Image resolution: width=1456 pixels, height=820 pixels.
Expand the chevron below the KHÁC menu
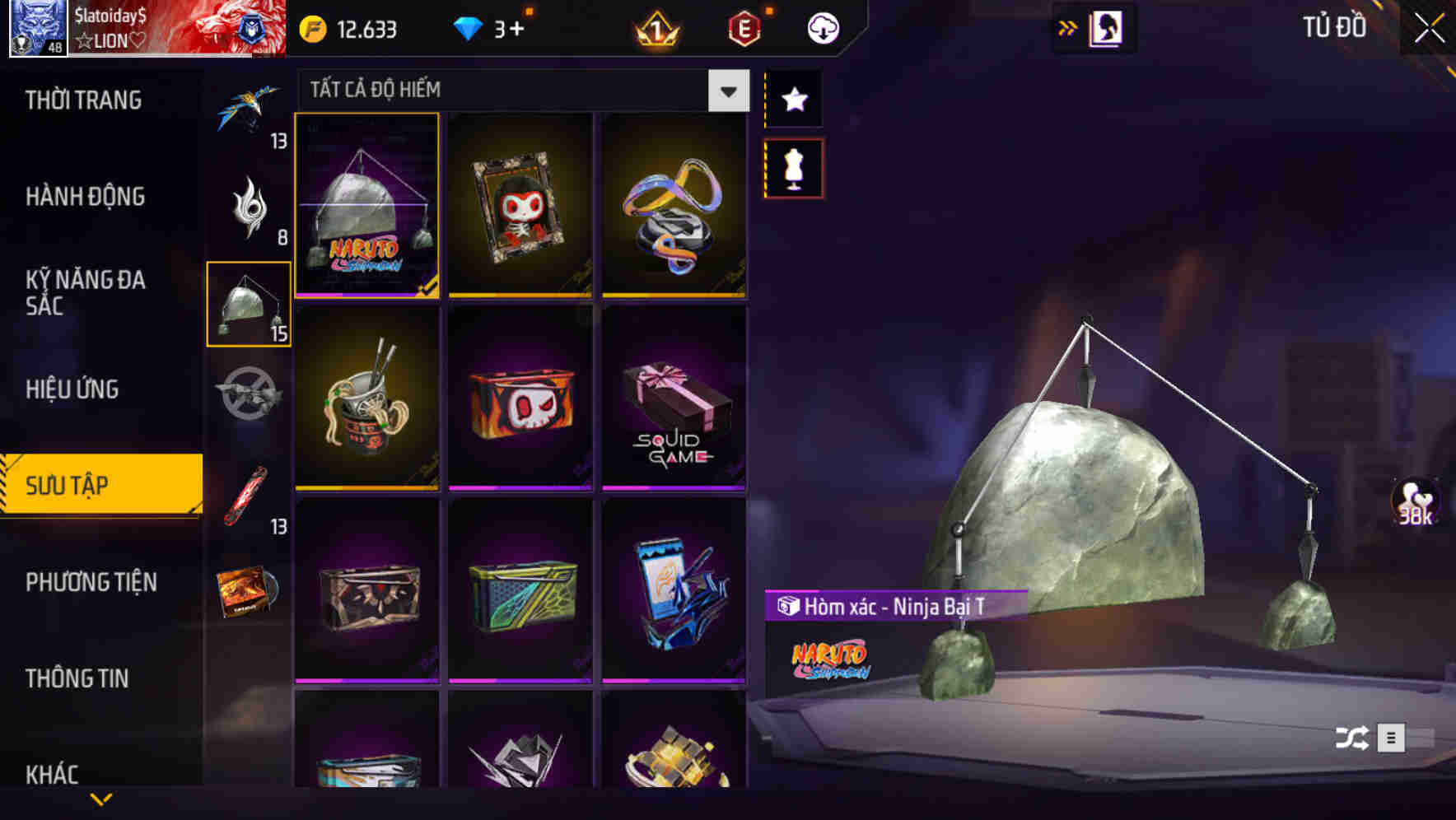101,799
